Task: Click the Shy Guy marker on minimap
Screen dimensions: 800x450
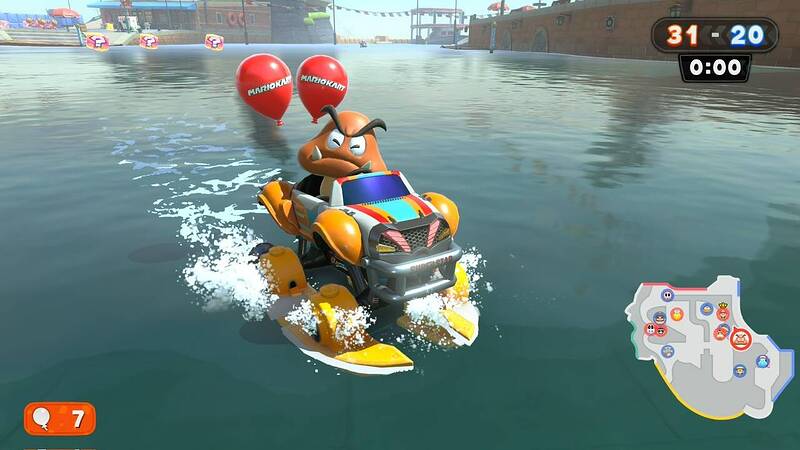Action: (x=667, y=295)
